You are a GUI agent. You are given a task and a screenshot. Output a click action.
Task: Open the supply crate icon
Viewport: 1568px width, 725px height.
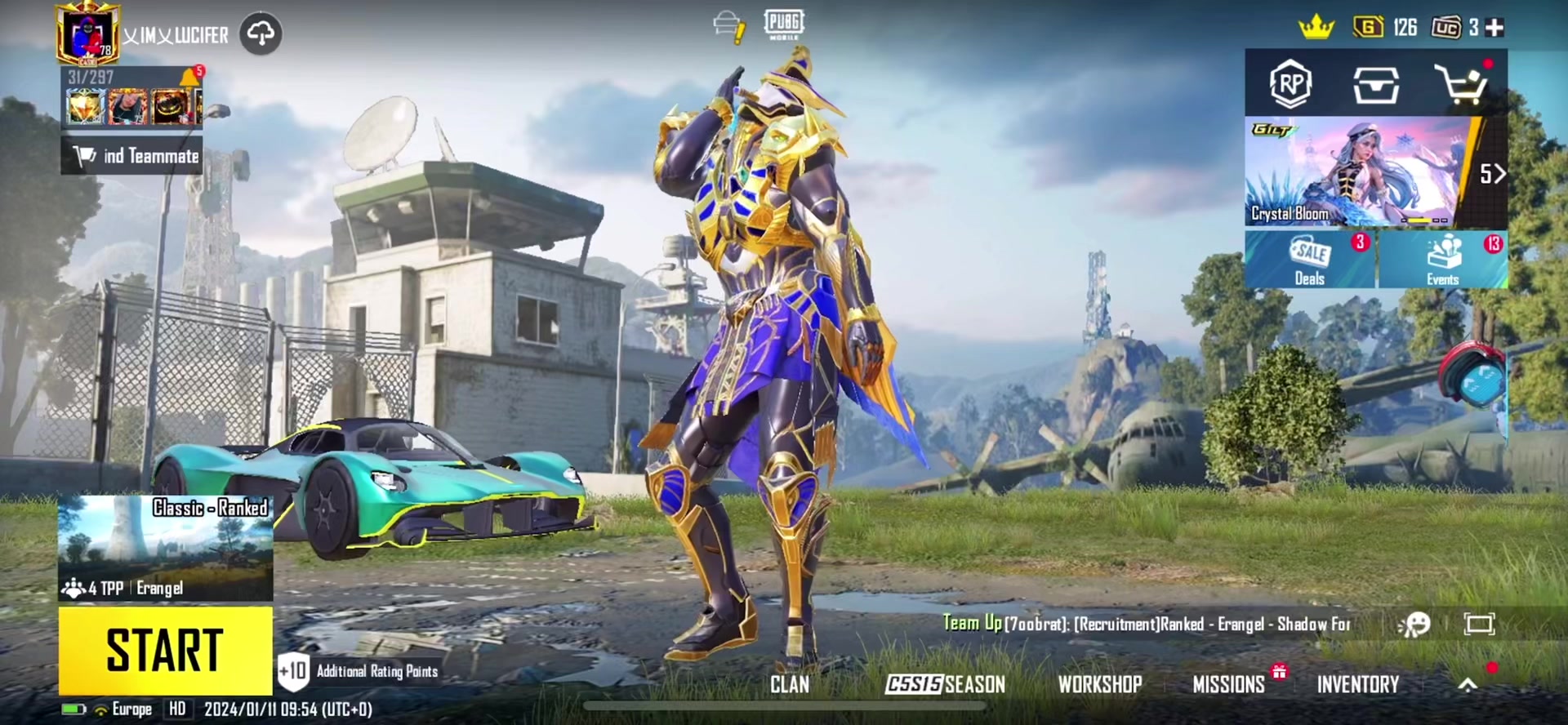pos(1376,84)
